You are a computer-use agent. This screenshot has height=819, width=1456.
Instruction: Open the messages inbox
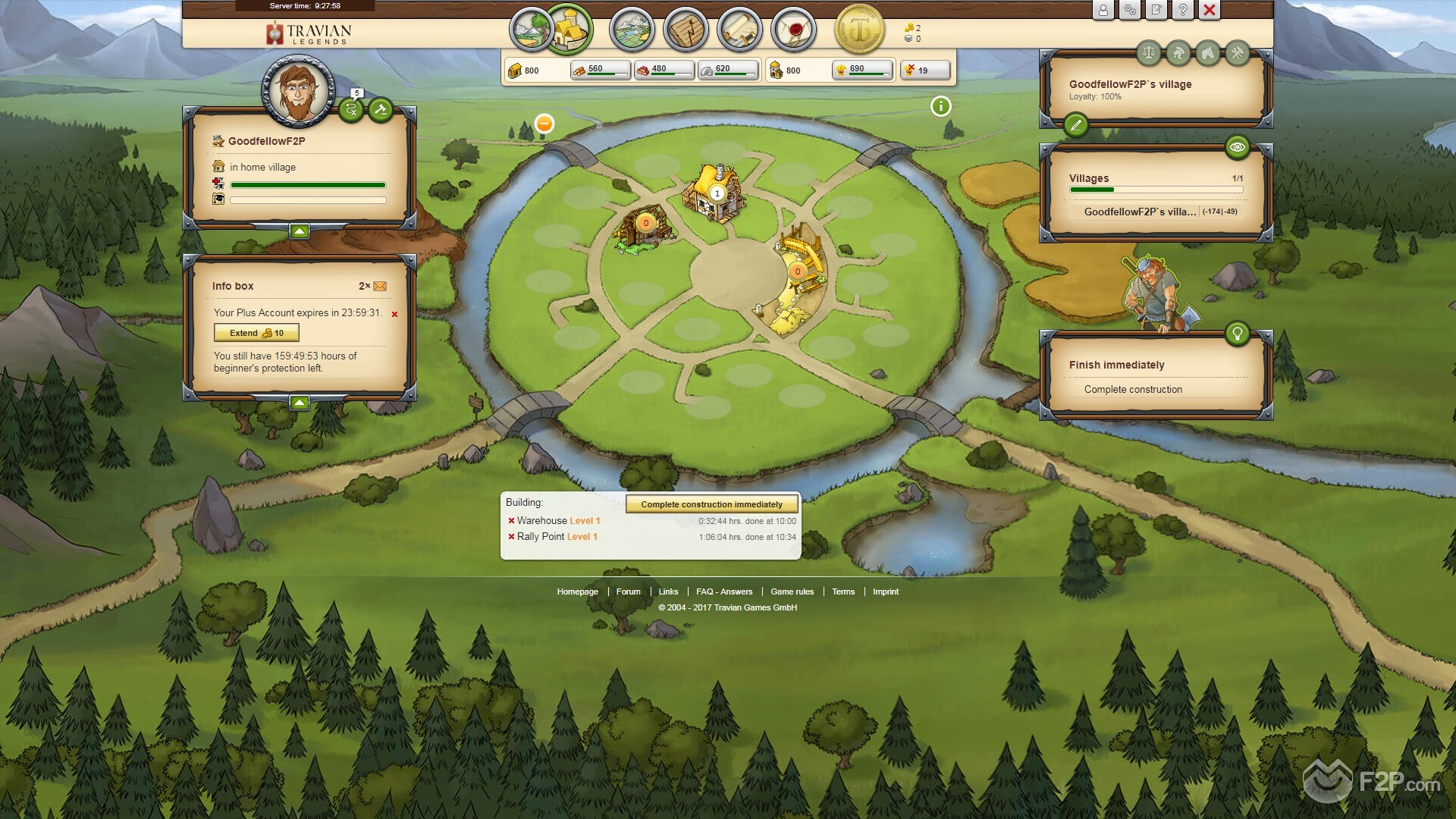[x=793, y=30]
